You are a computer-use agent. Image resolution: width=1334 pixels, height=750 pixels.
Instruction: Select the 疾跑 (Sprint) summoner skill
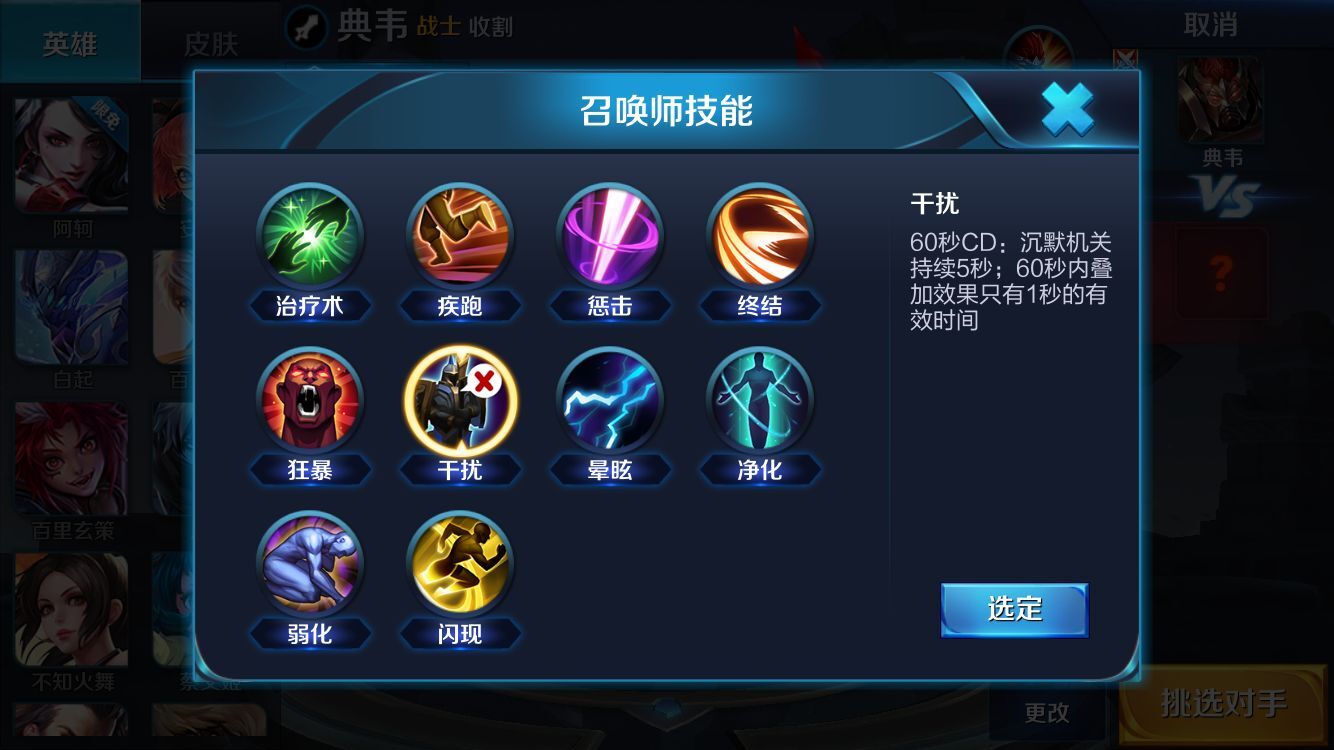tap(460, 237)
